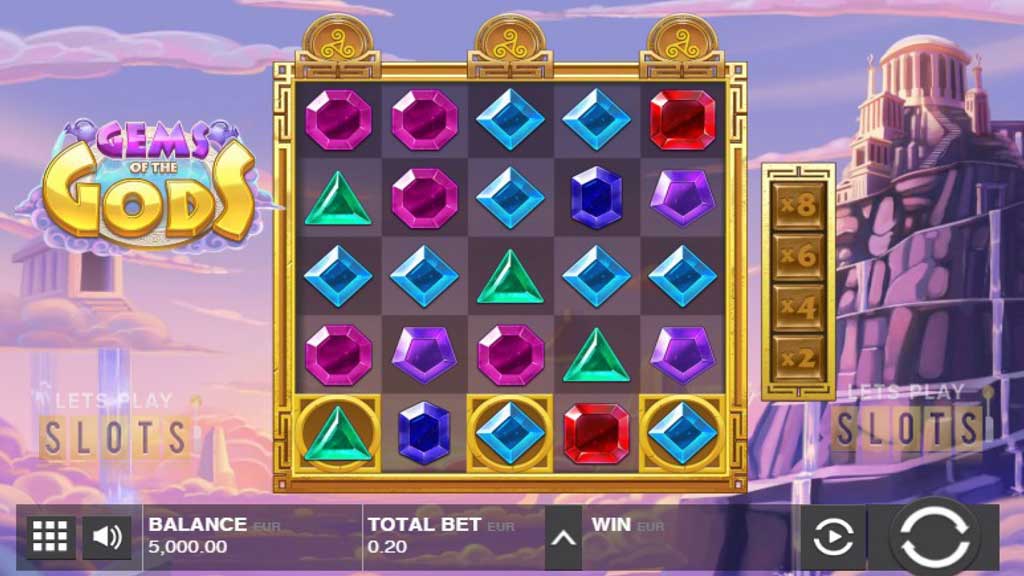Spin the reels with the circular arrows button

[x=935, y=538]
